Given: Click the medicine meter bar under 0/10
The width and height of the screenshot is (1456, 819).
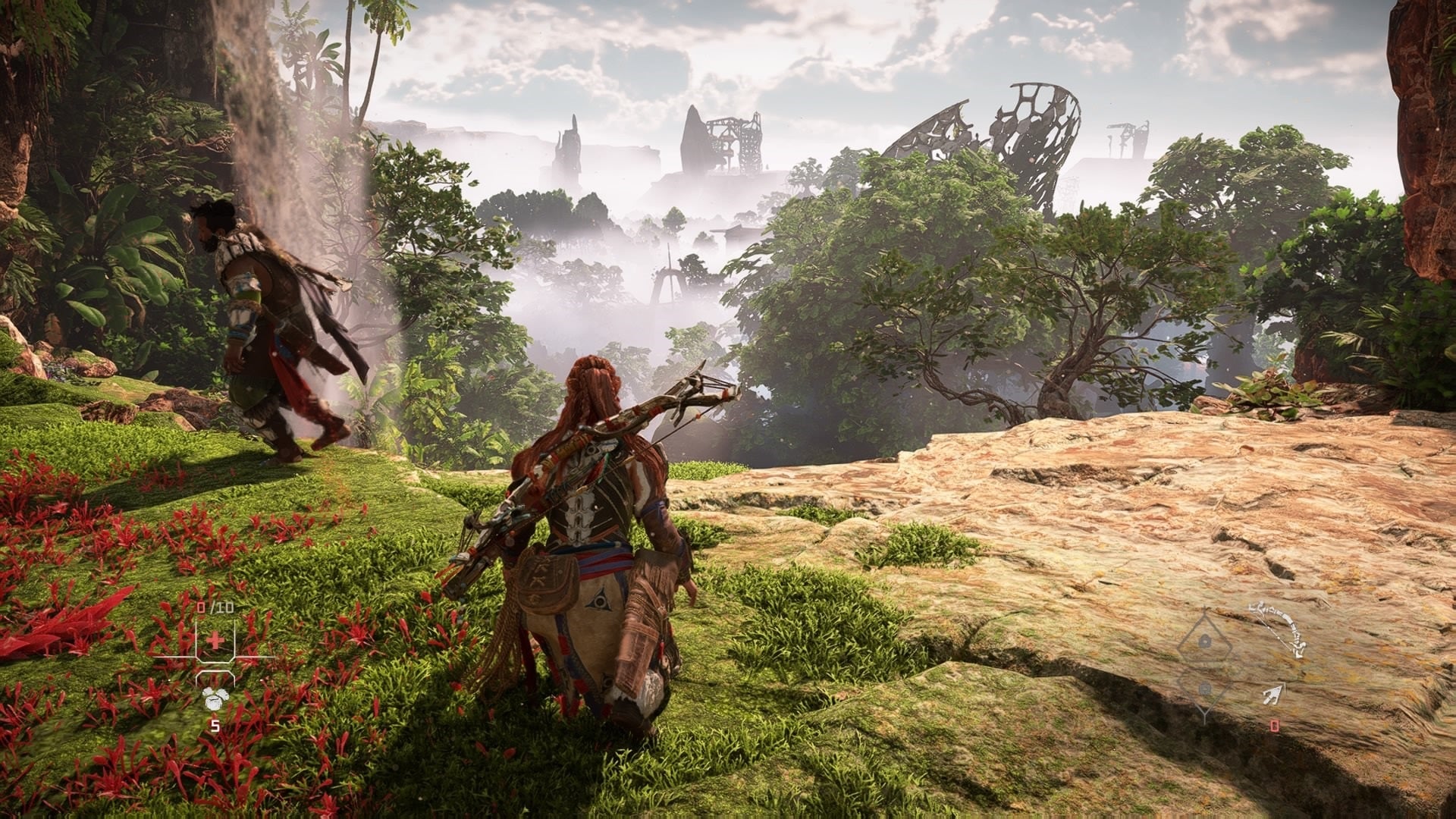Looking at the screenshot, I should point(174,657).
